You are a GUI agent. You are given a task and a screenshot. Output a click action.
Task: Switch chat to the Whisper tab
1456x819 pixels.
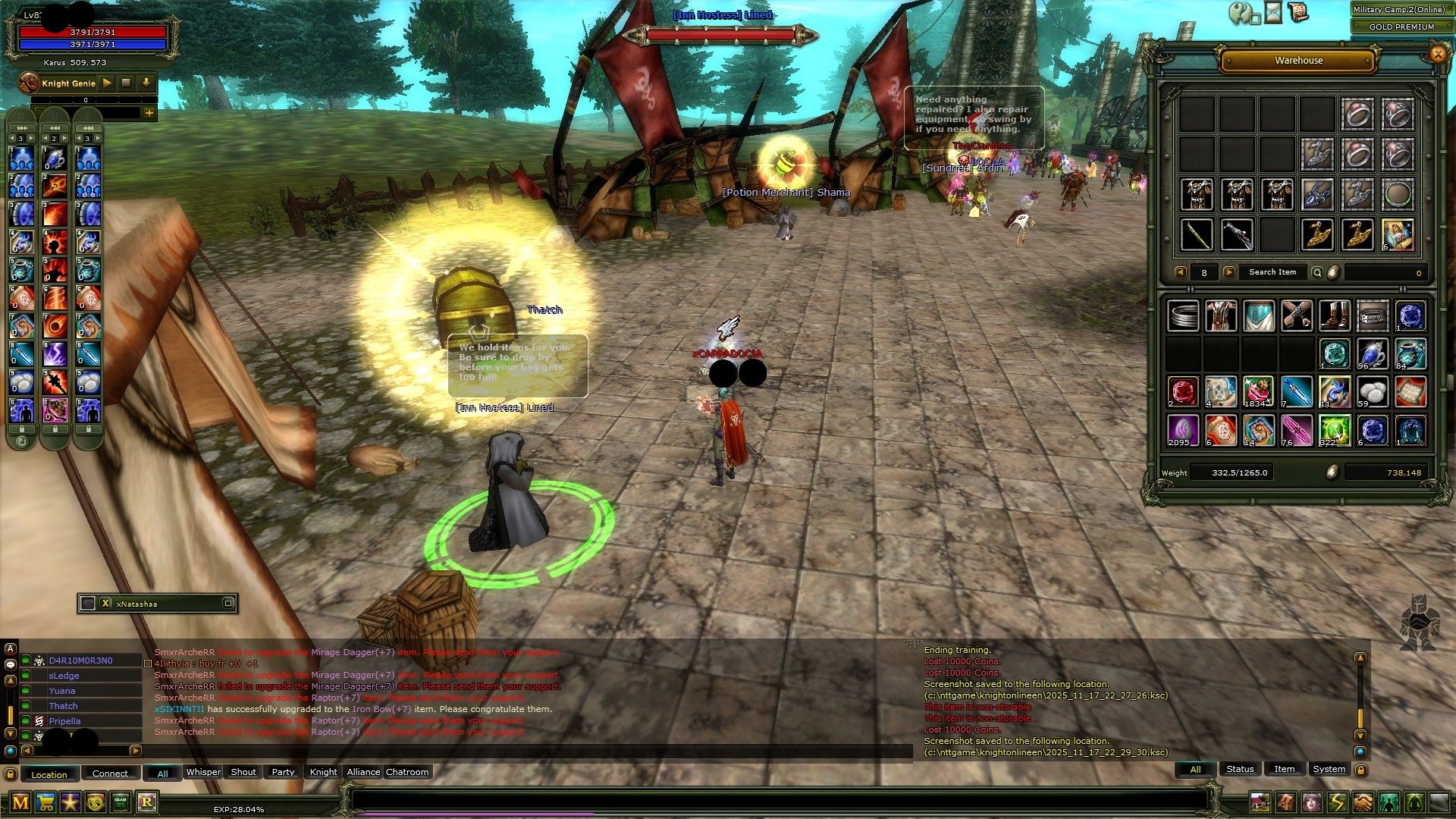(x=203, y=772)
